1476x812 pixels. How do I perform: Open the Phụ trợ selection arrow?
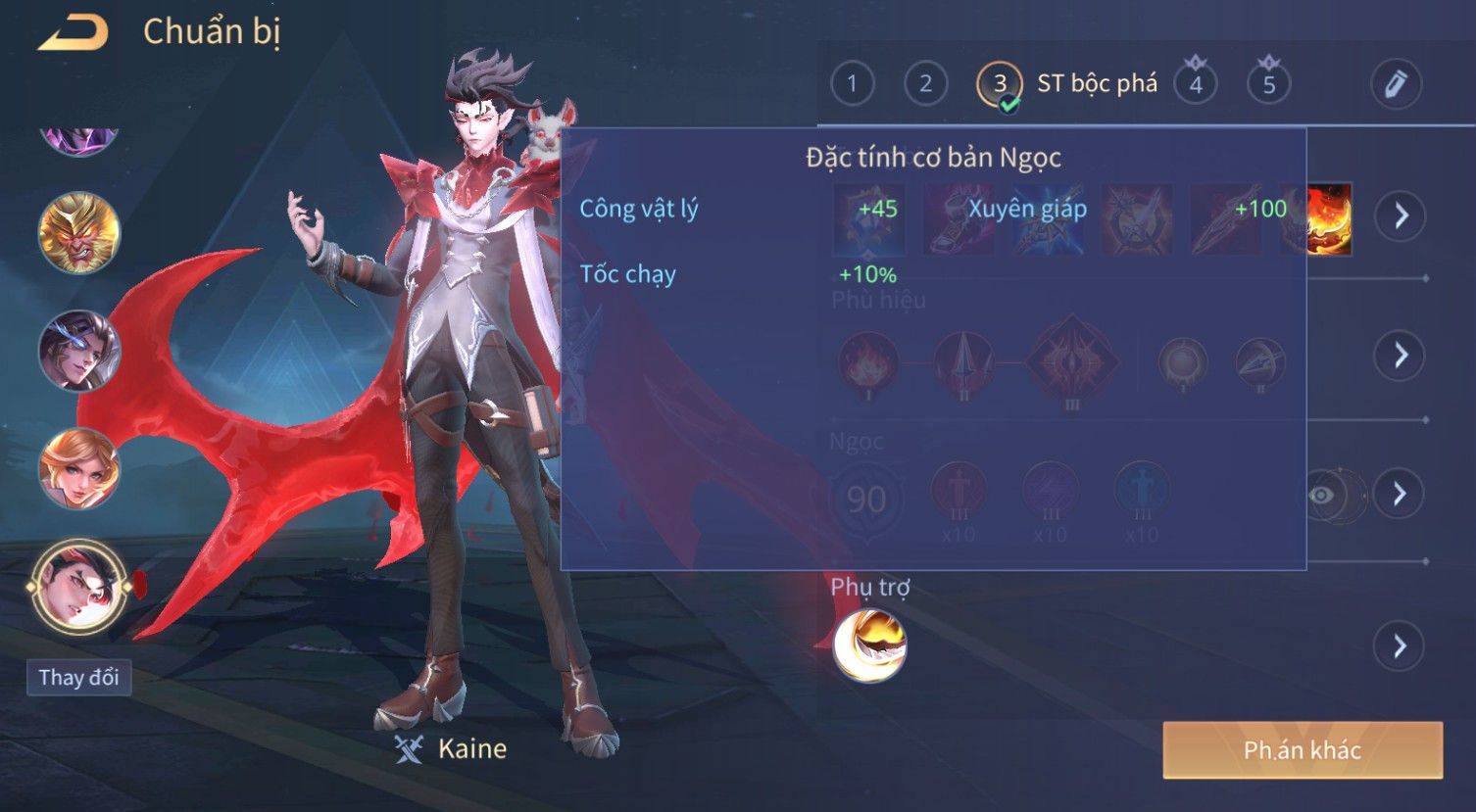pyautogui.click(x=1400, y=646)
